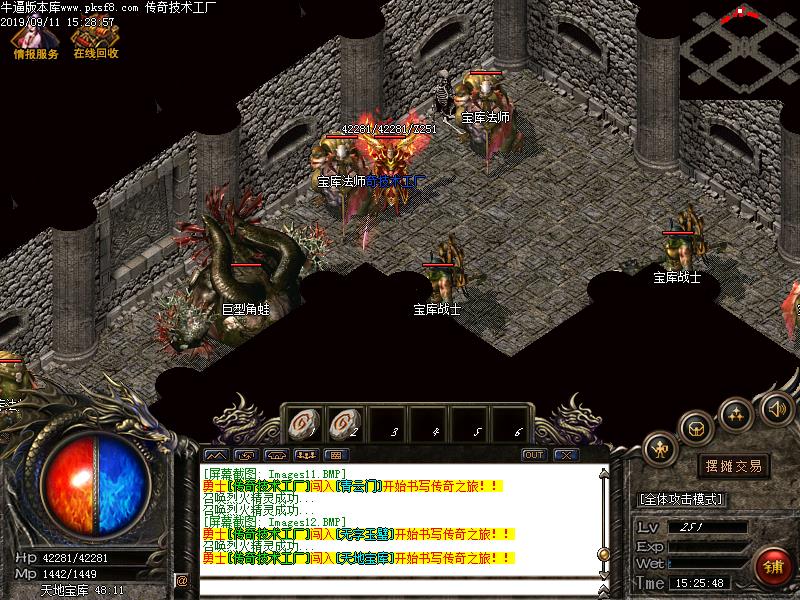Close the chat with the X button
This screenshot has width=800, height=600.
point(567,455)
